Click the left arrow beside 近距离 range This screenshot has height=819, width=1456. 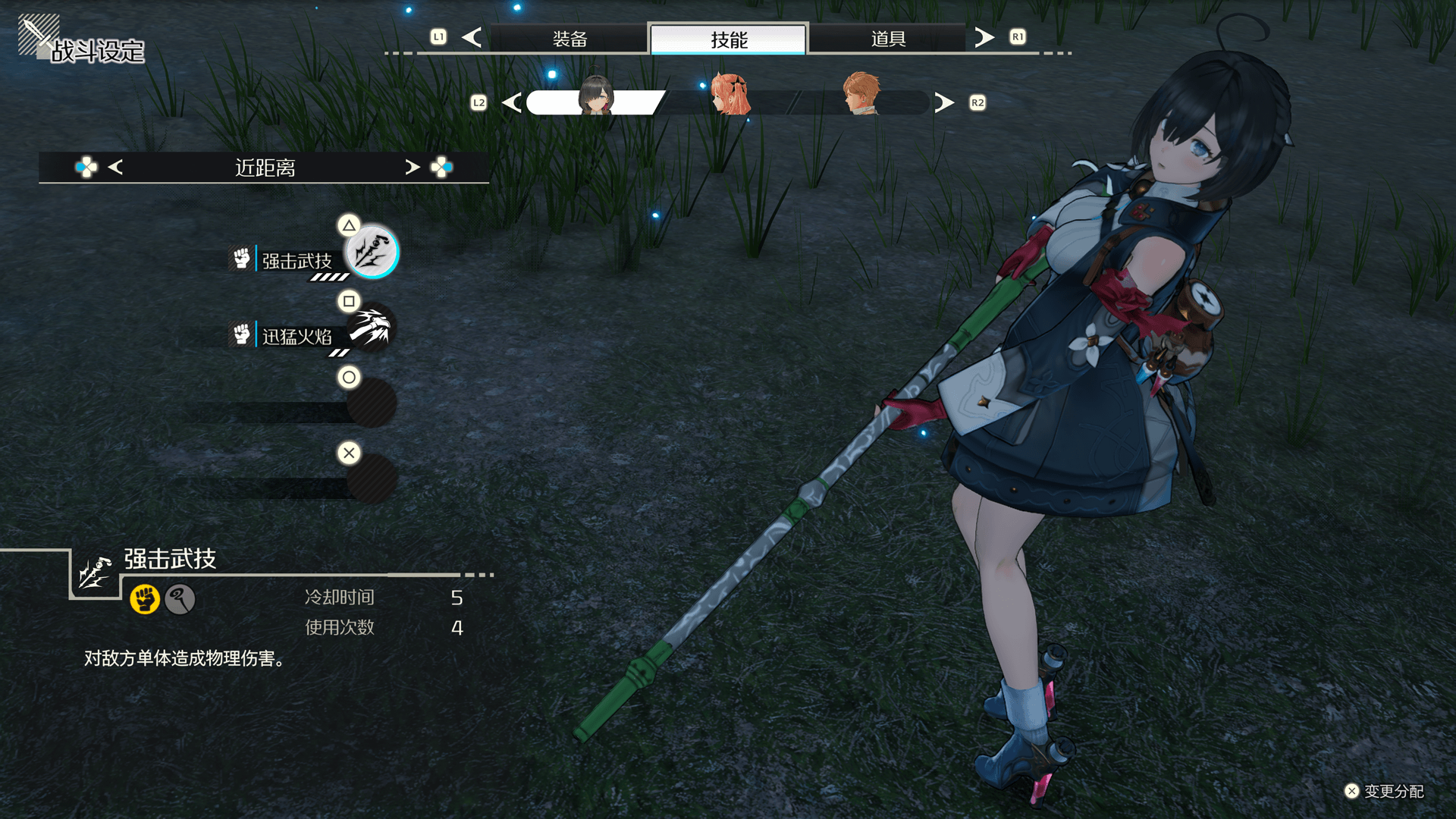[x=115, y=167]
